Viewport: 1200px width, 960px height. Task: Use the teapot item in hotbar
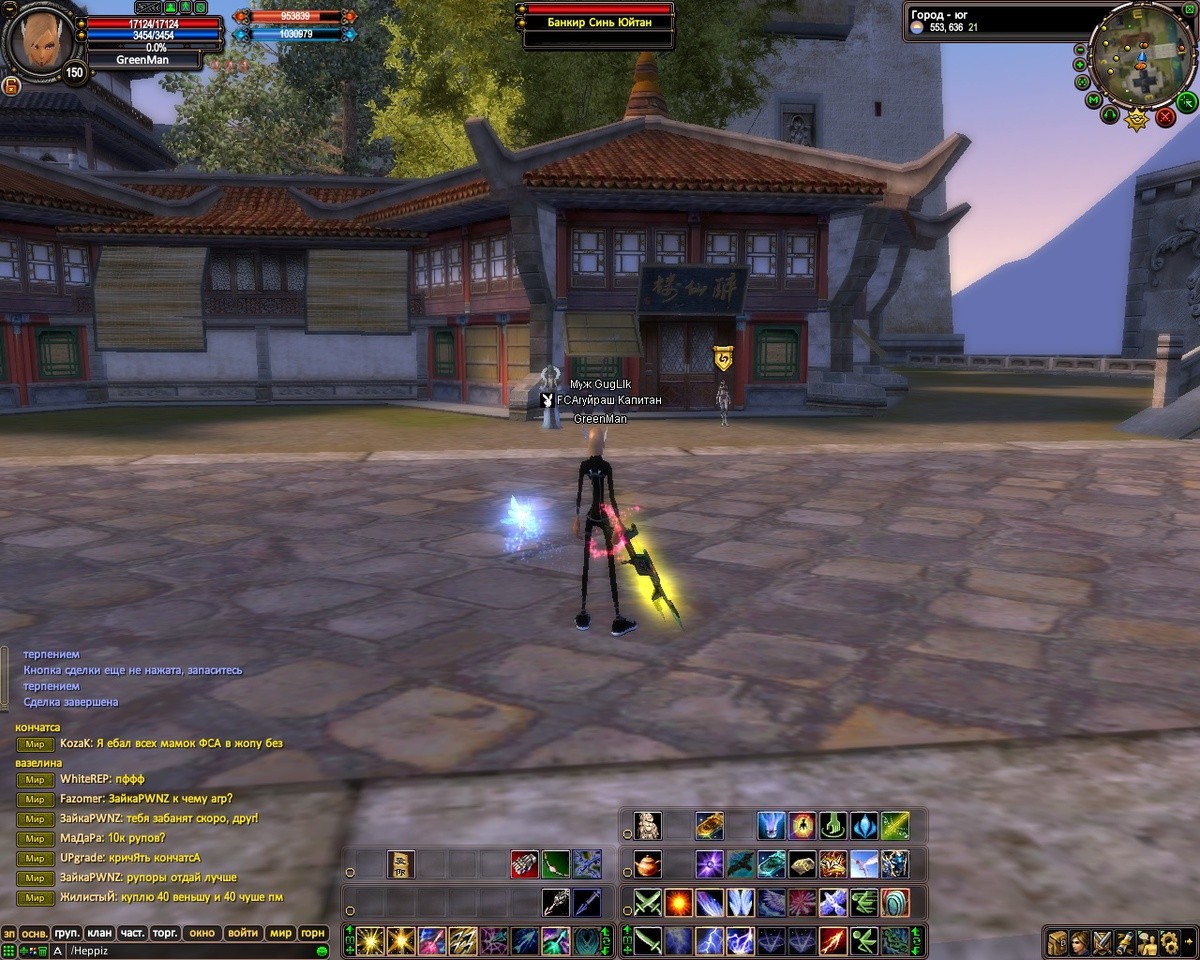point(647,864)
